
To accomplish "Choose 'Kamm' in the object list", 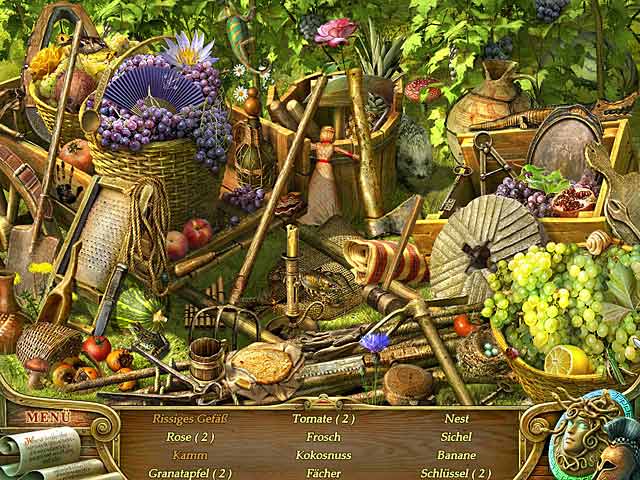I will tap(190, 455).
